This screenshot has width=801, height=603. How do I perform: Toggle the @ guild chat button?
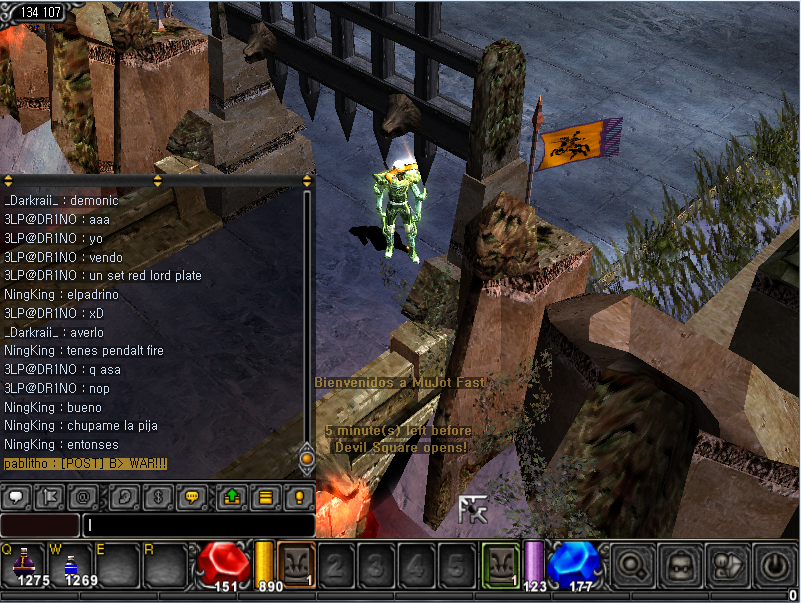click(83, 495)
